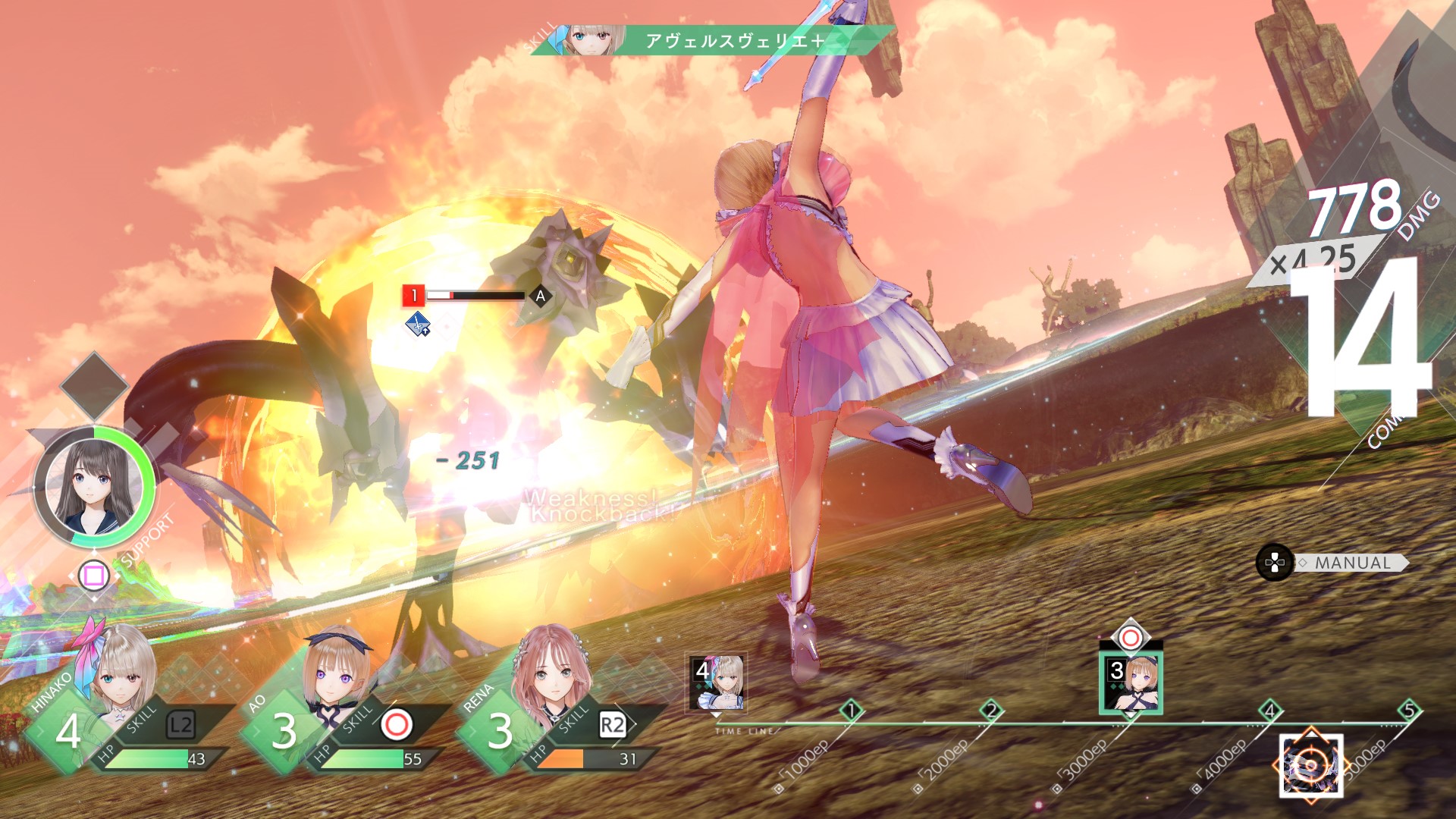This screenshot has height=819, width=1456.
Task: Click the enemy target icon on the timeline
Action: (x=1311, y=766)
